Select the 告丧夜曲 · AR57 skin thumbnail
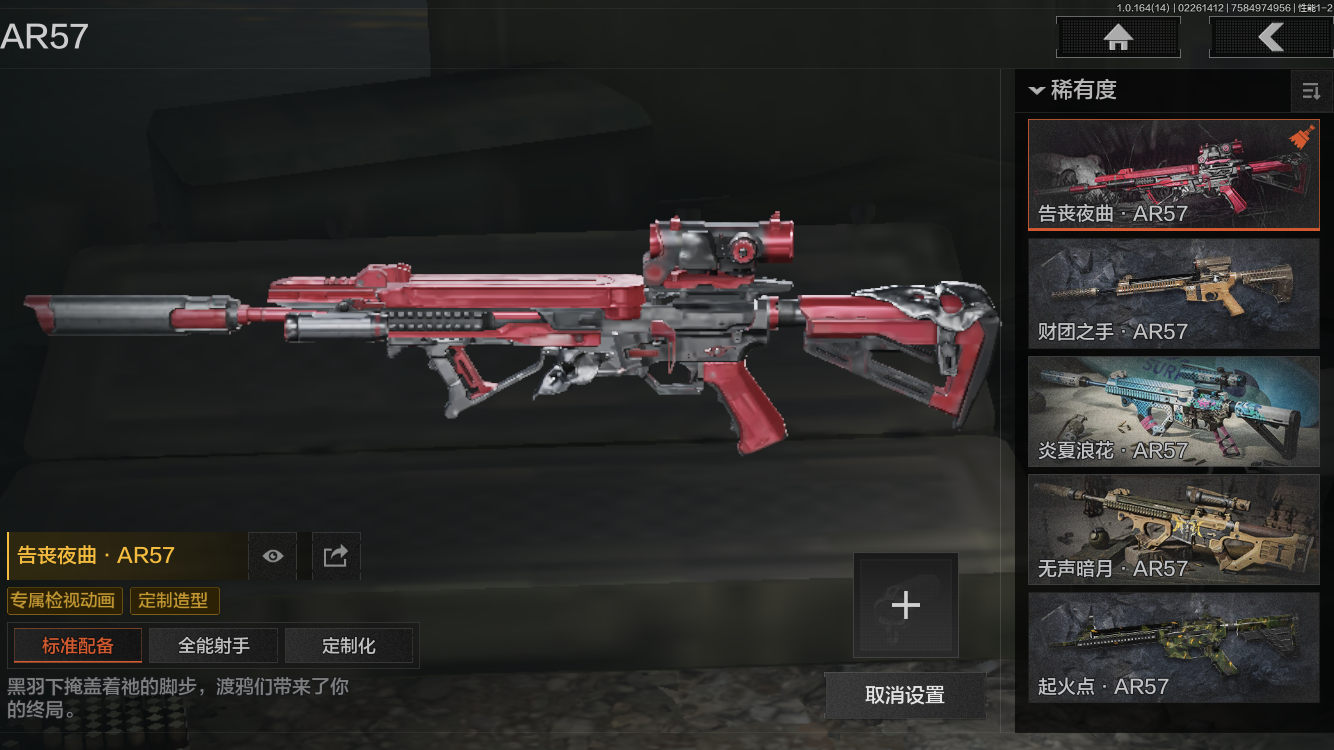The image size is (1334, 750). tap(1173, 175)
